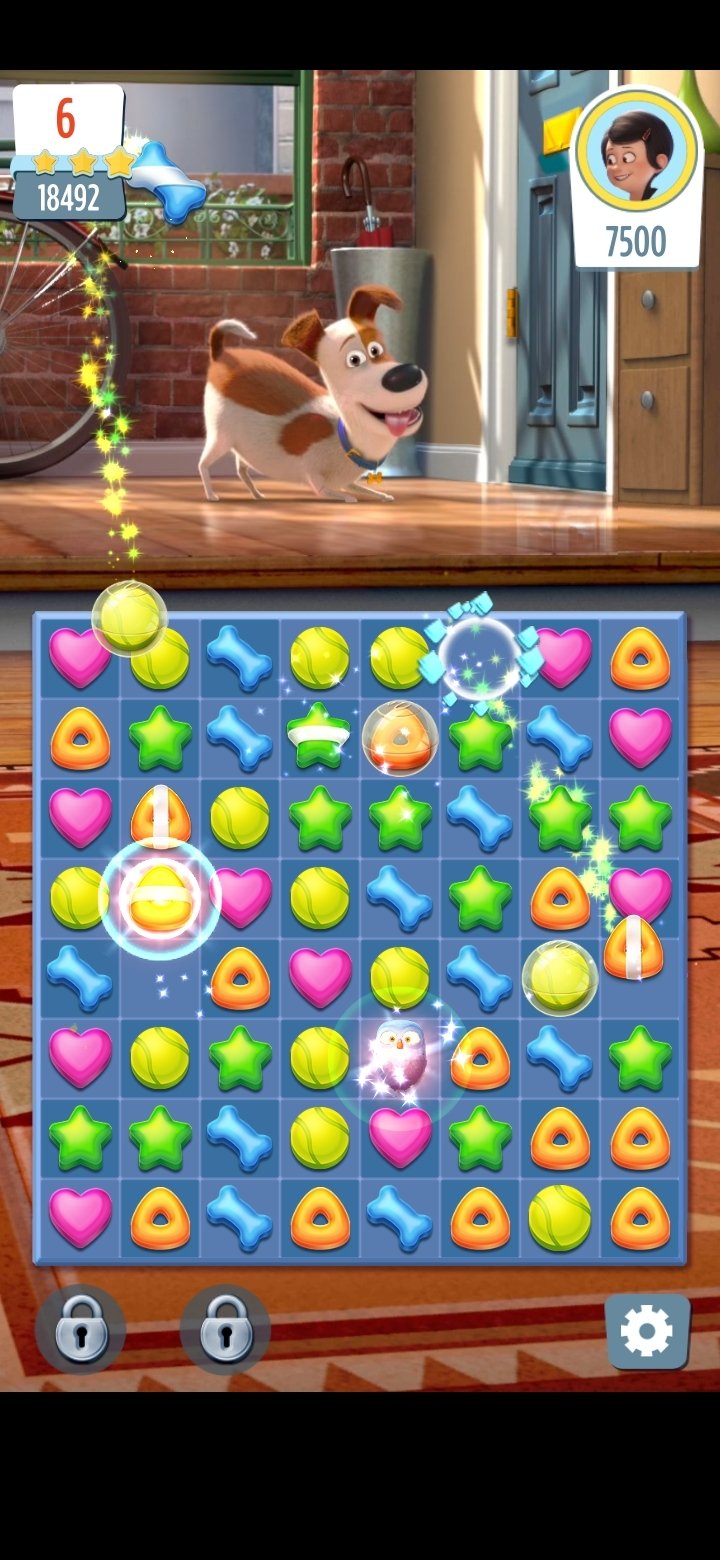
Task: Select the owl piece on the board
Action: tap(400, 1055)
